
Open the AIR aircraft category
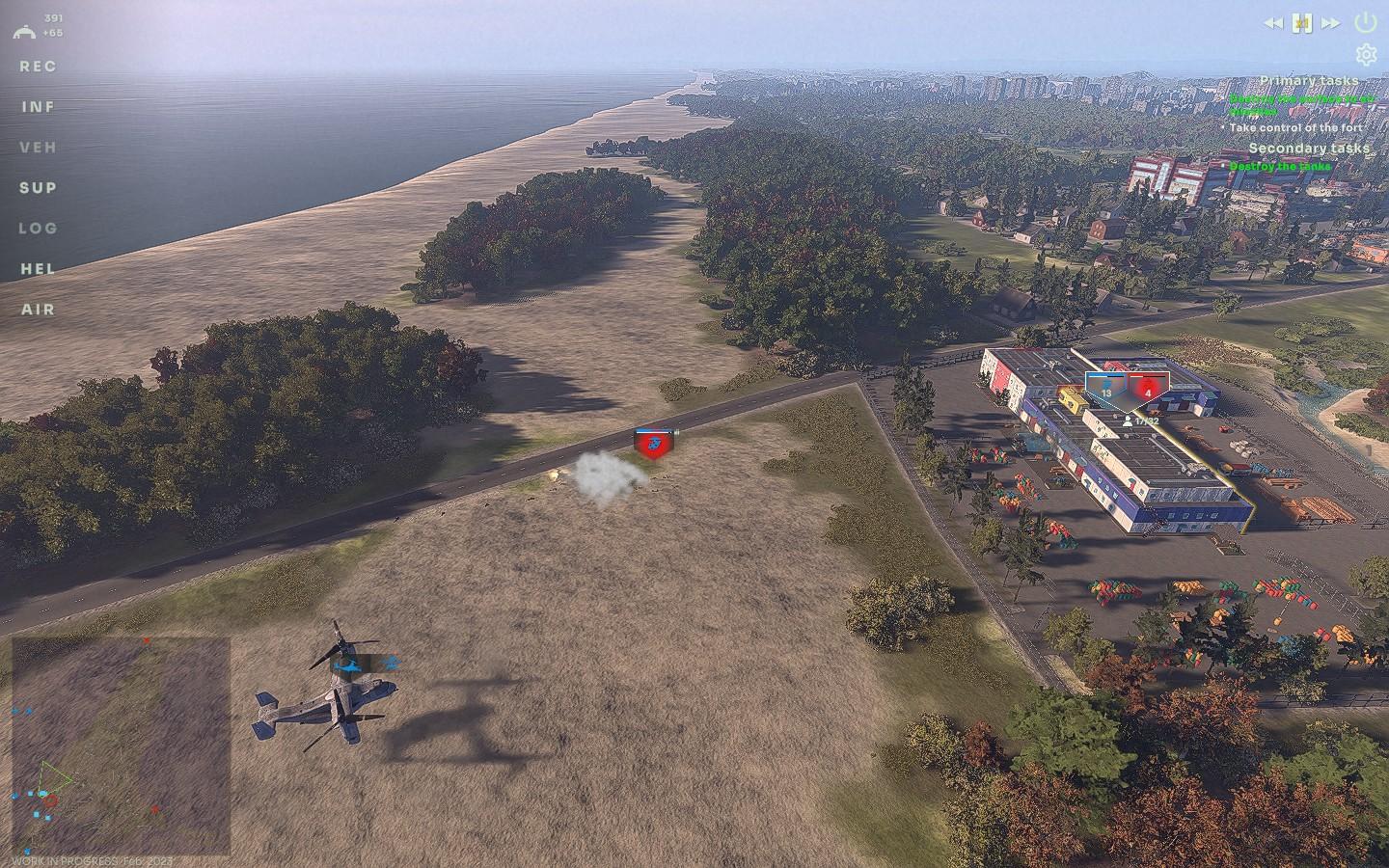pos(39,310)
